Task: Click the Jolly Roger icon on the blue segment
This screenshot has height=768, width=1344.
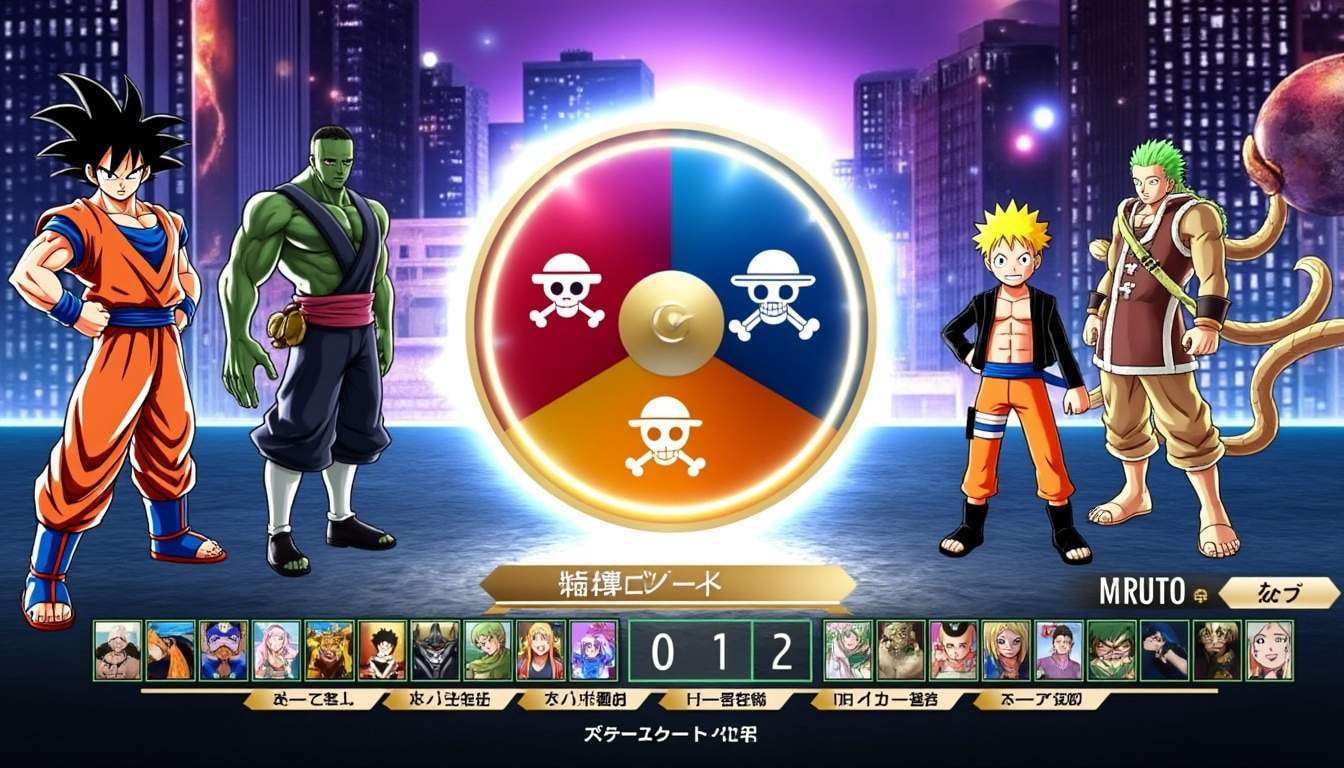Action: 775,295
